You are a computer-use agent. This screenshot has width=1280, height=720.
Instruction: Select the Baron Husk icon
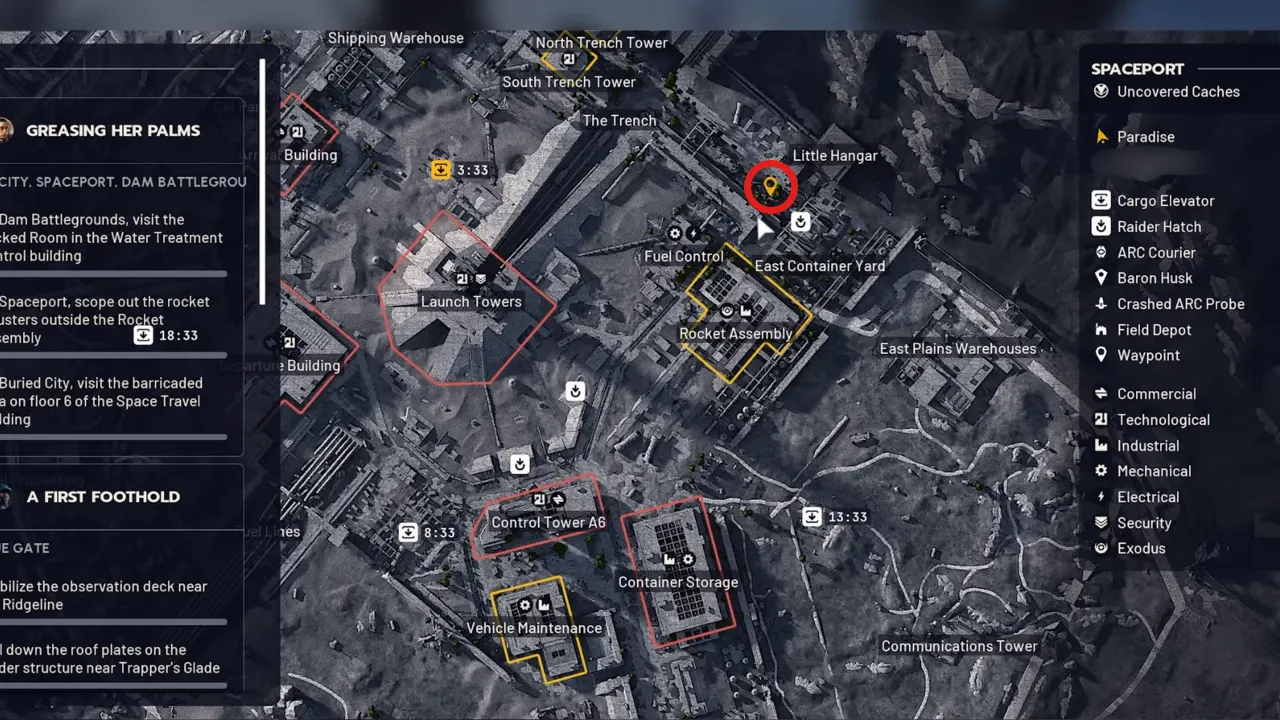coord(1100,278)
